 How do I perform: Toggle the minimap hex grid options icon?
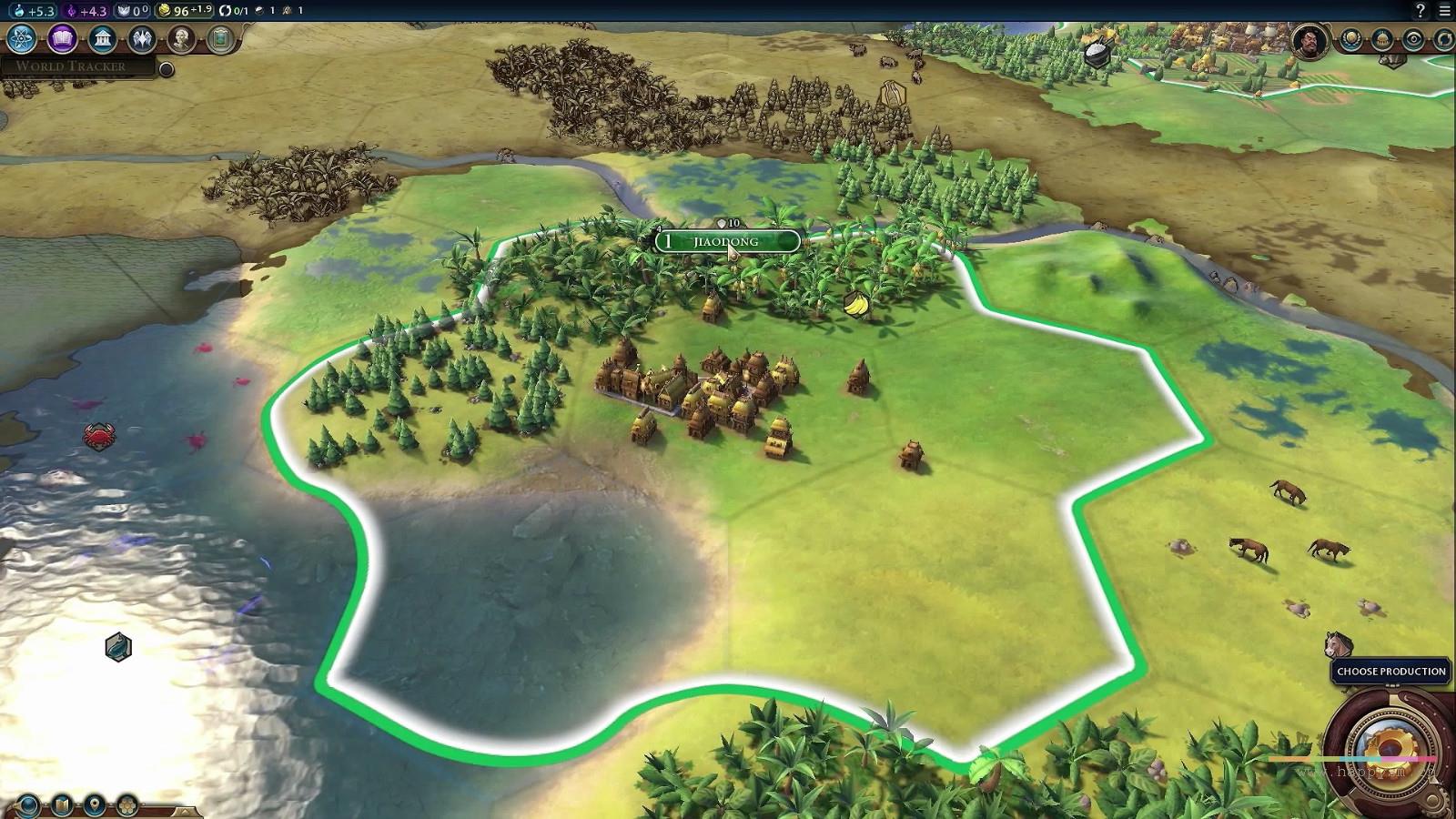click(127, 806)
